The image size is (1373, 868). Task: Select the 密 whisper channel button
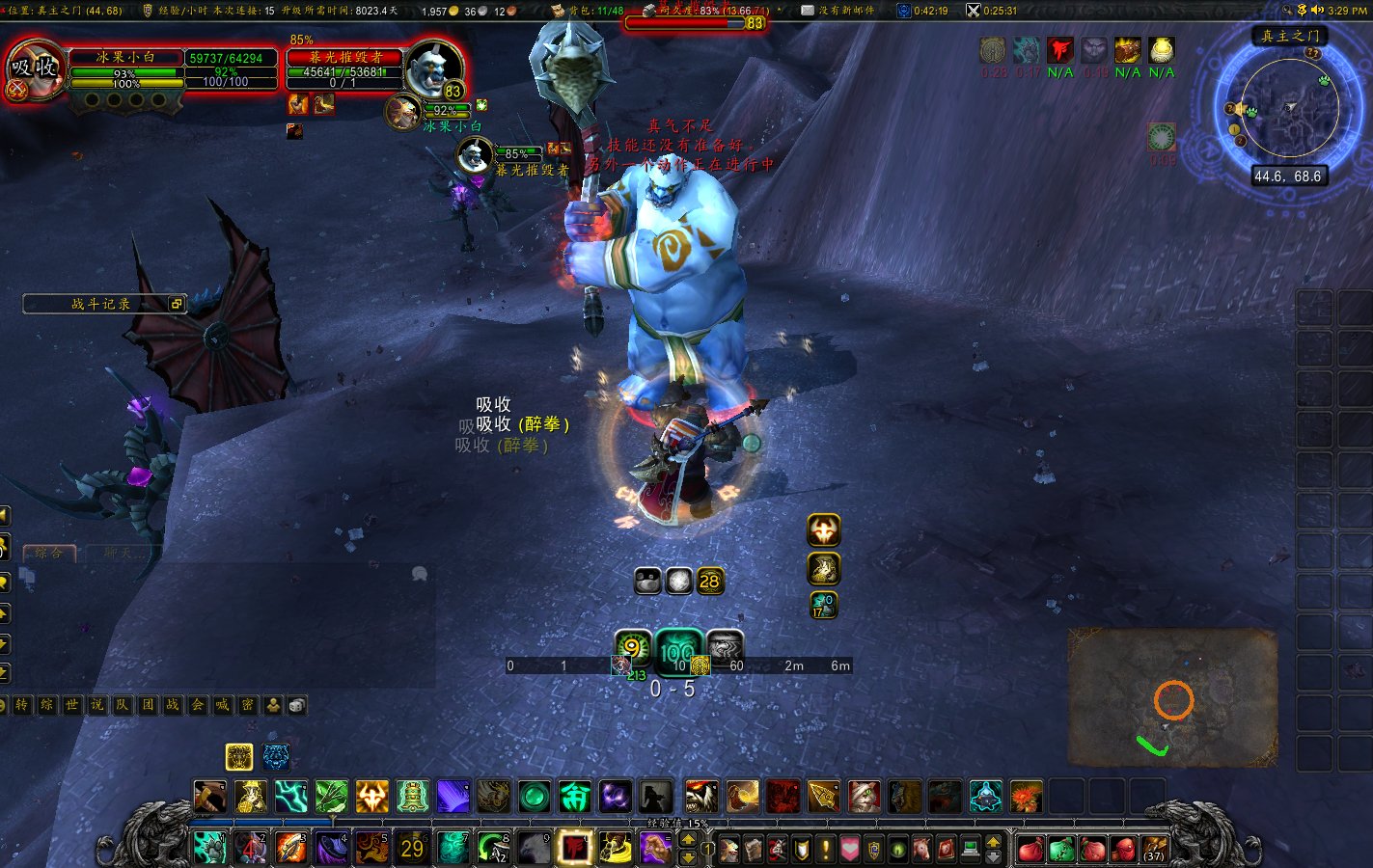tap(248, 705)
